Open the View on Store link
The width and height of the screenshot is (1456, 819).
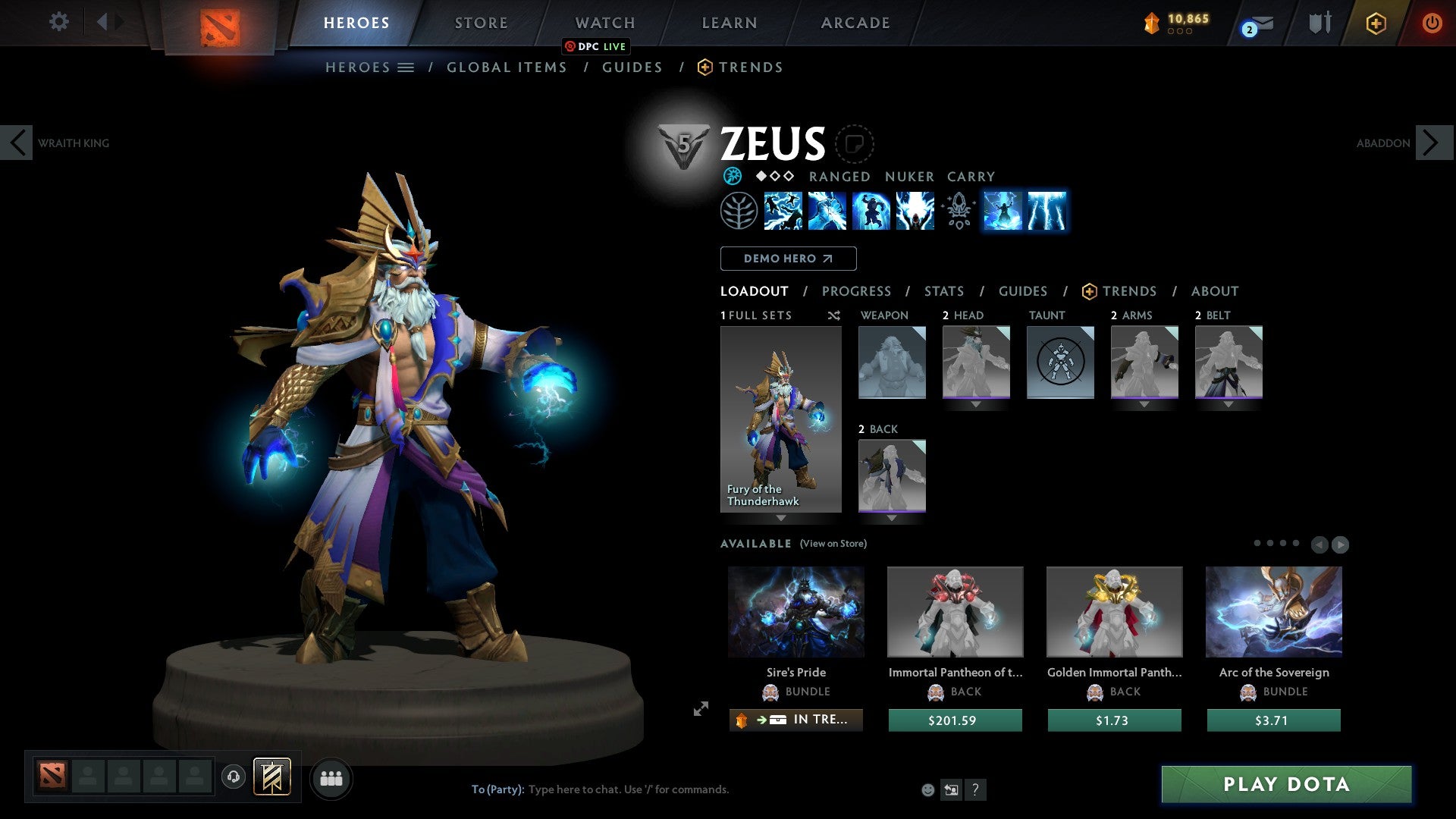pyautogui.click(x=833, y=544)
